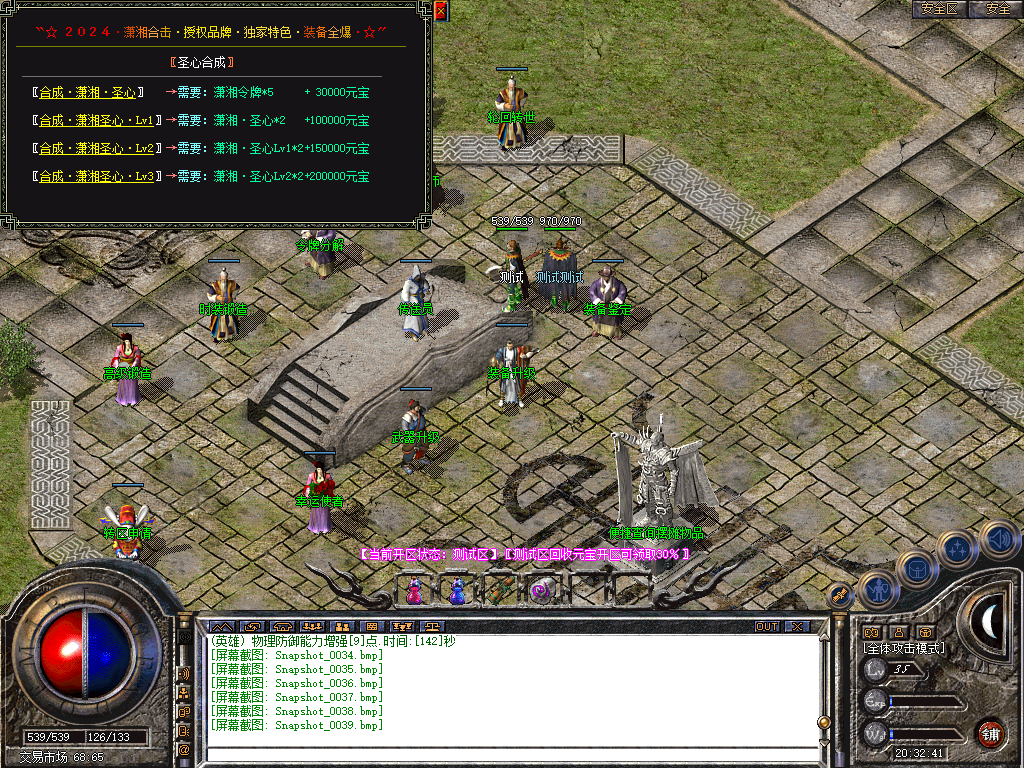This screenshot has height=768, width=1024.
Task: Click the mountain-shaped icon above chat
Action: tap(221, 627)
